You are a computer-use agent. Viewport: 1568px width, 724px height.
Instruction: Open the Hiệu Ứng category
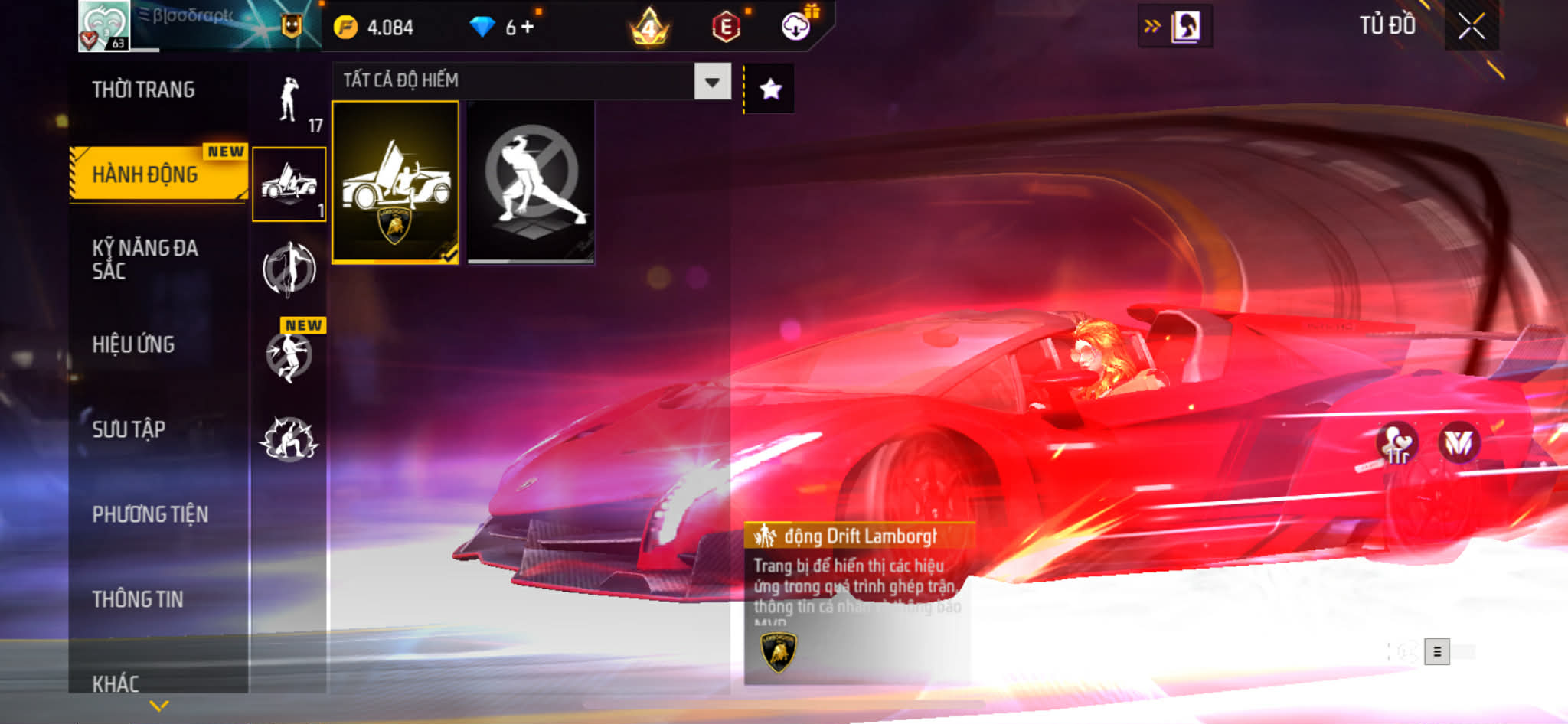(x=134, y=344)
